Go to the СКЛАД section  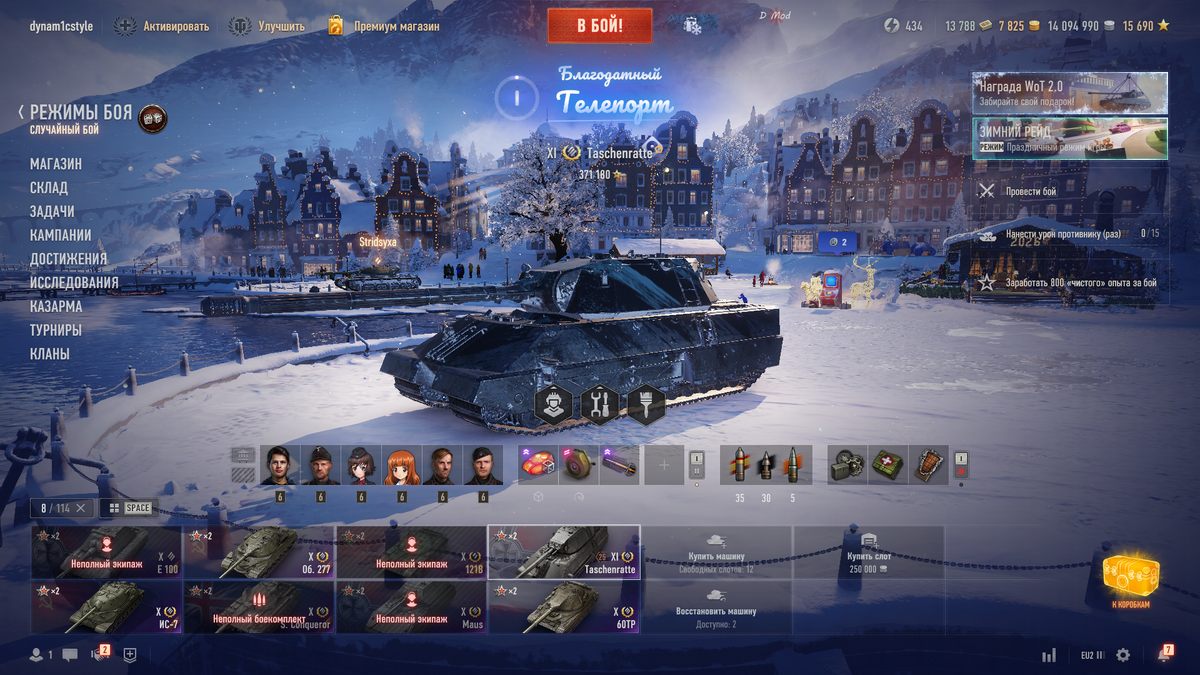[x=49, y=188]
